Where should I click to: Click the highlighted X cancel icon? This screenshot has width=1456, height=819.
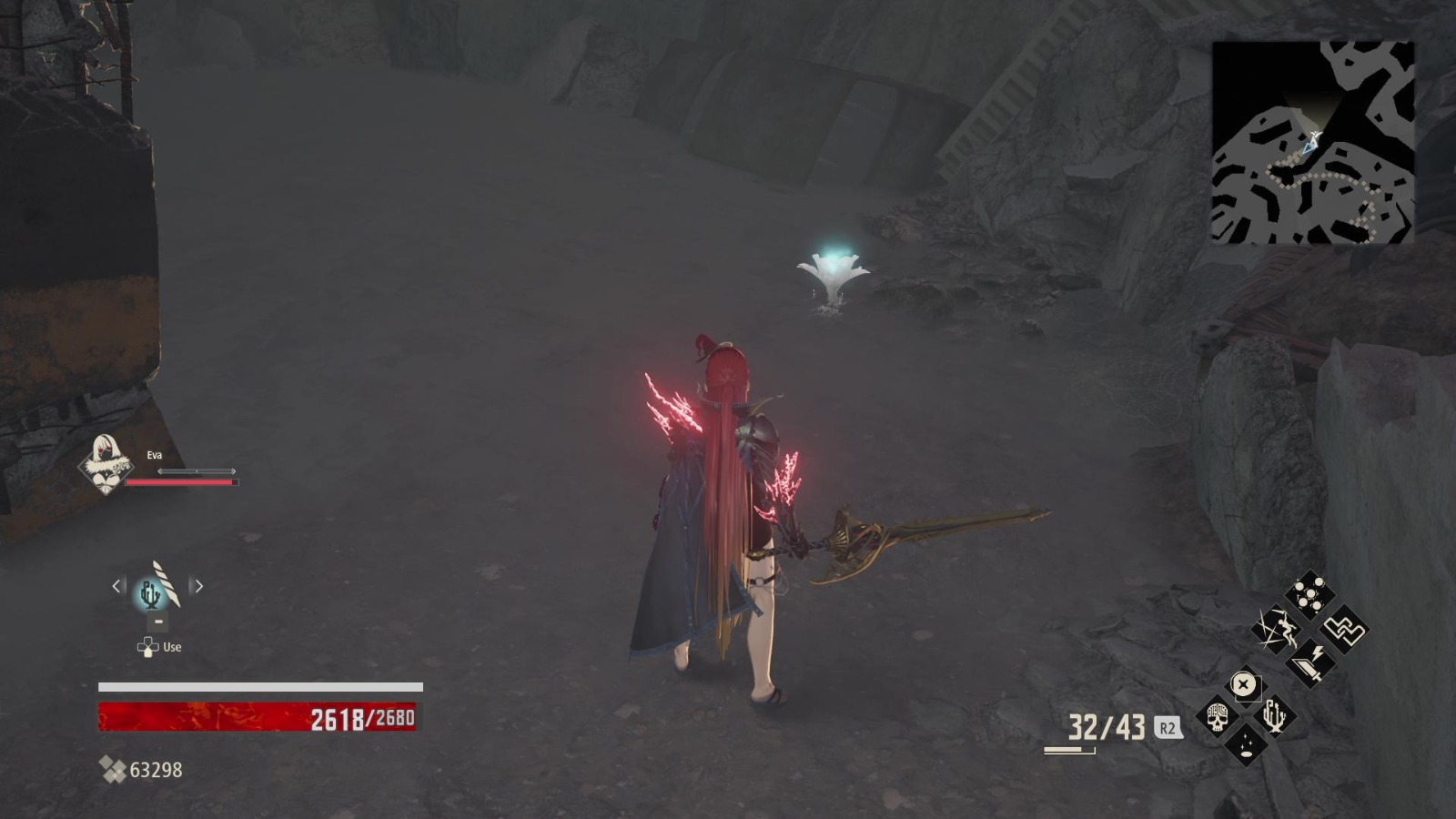1244,683
